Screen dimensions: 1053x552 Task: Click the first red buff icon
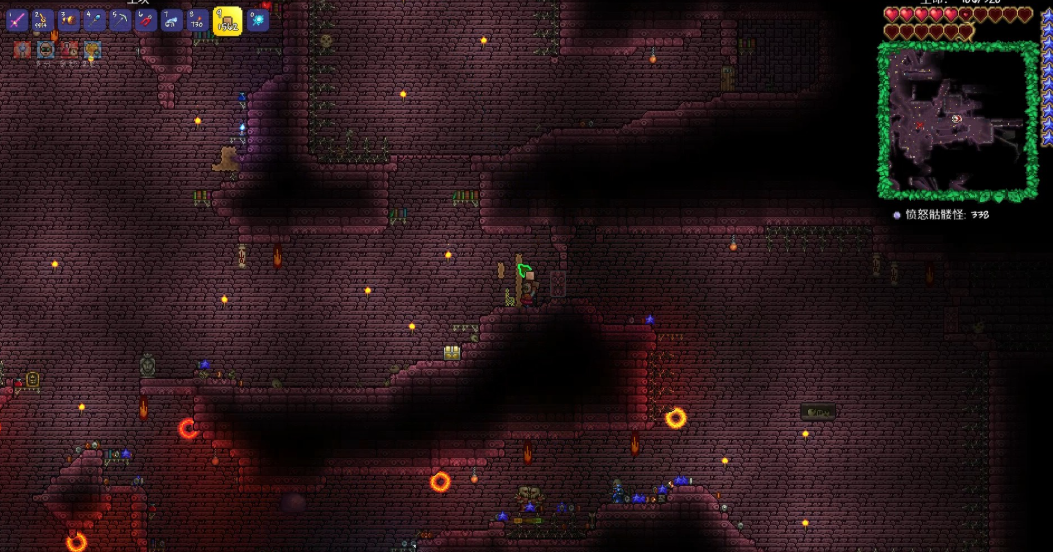tap(22, 49)
